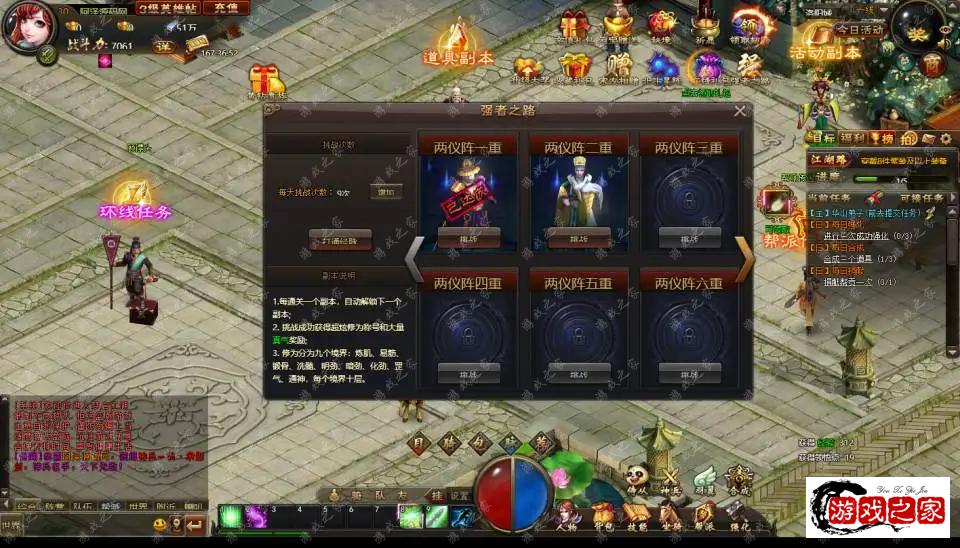Go to the previous page of stages
960x548 pixels.
(x=414, y=260)
